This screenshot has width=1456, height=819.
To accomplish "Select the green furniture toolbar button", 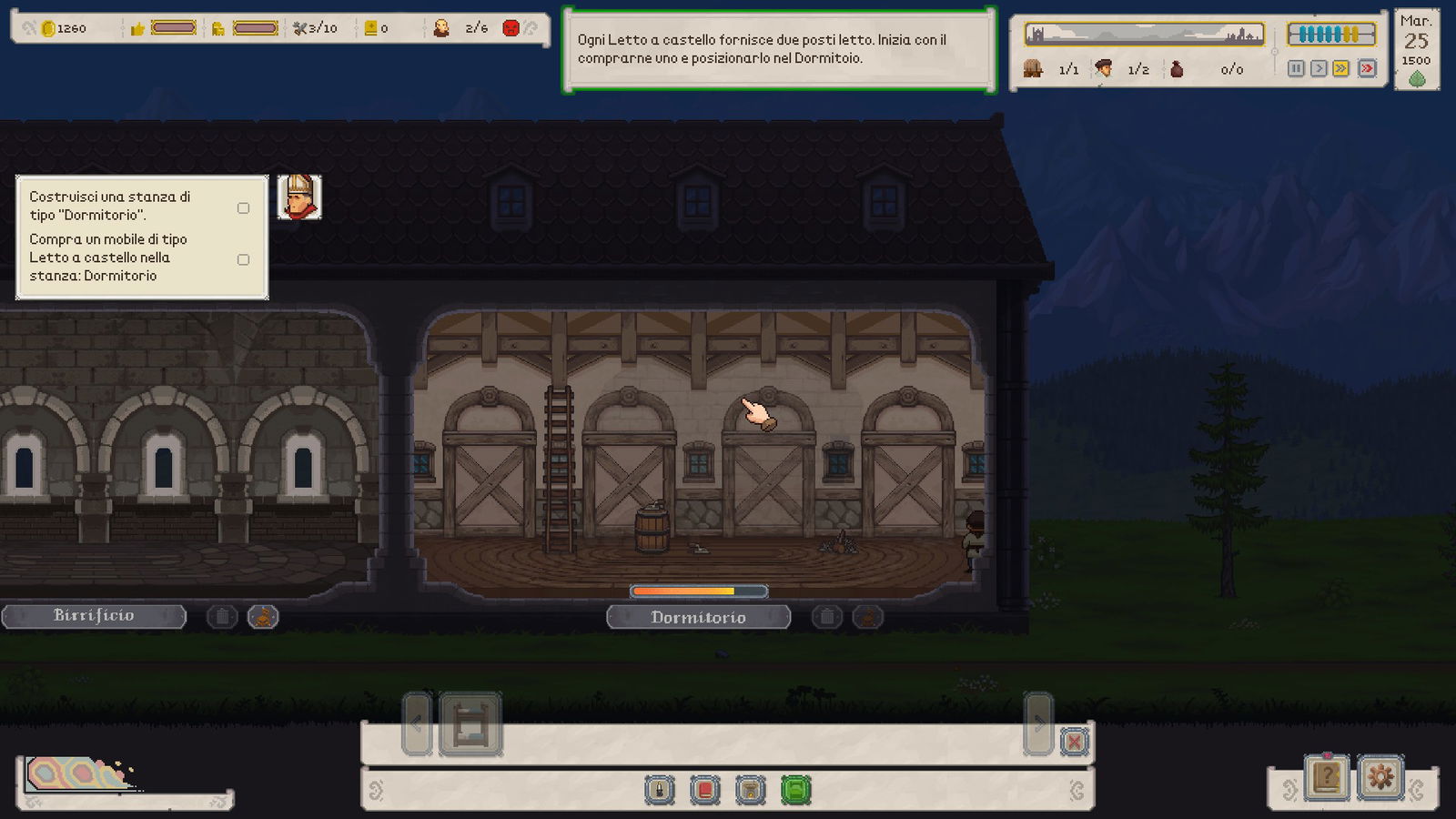I will [x=795, y=790].
